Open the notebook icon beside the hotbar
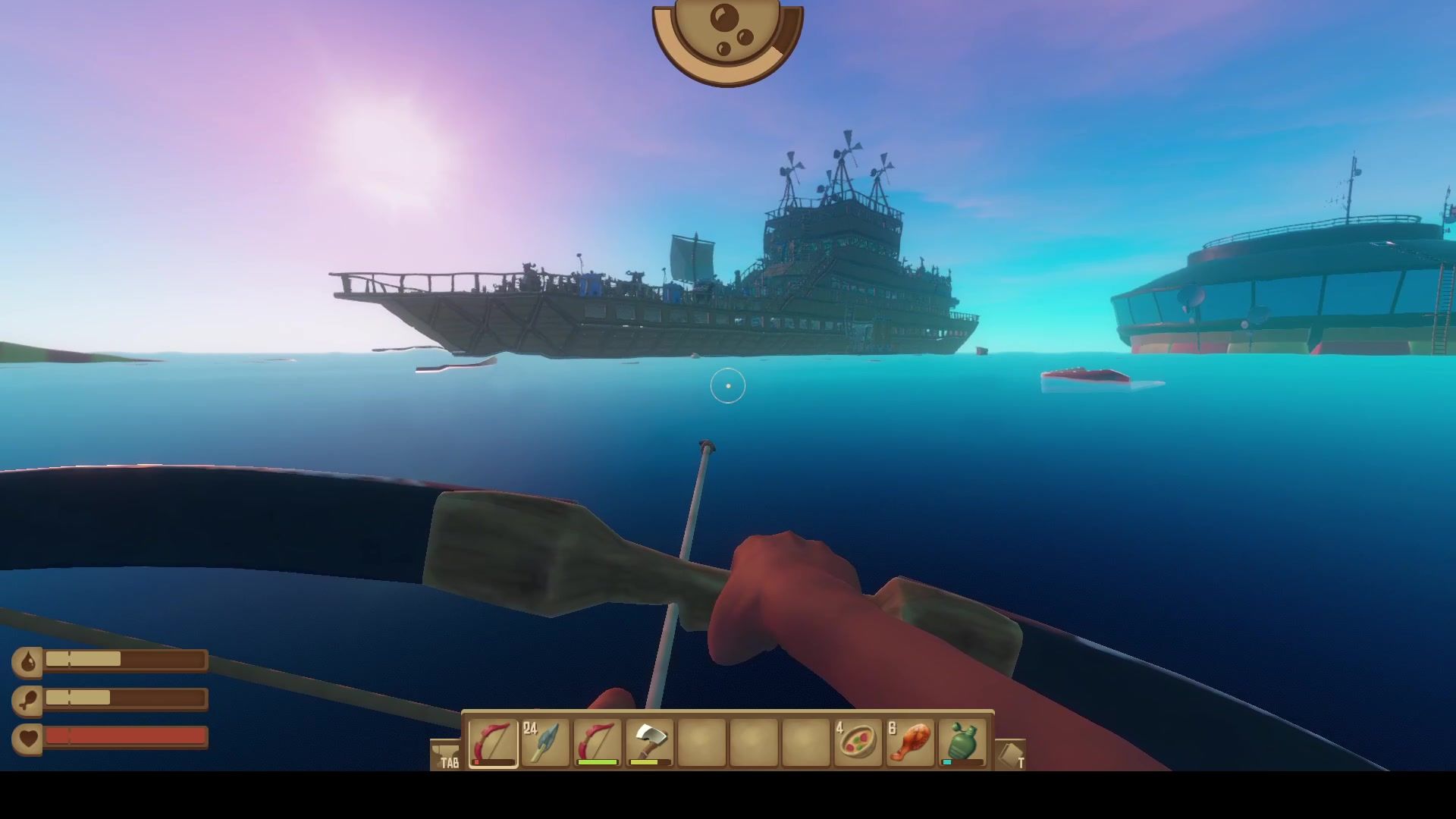This screenshot has height=819, width=1456. (x=1009, y=755)
